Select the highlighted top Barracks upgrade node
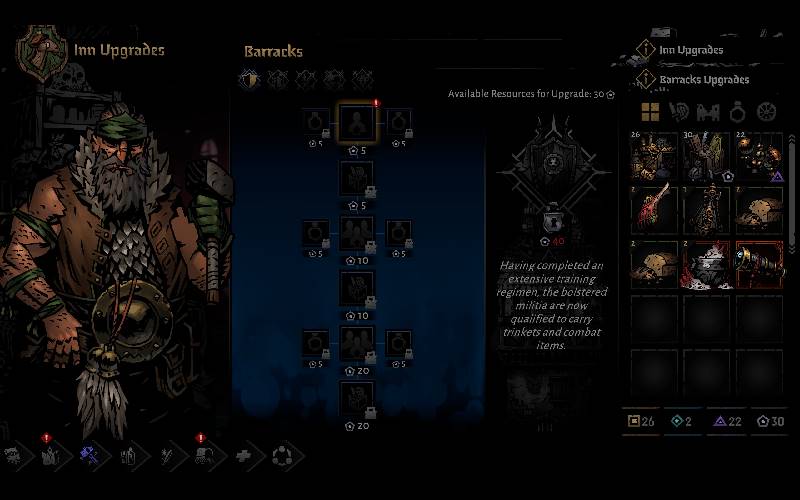 coord(357,123)
